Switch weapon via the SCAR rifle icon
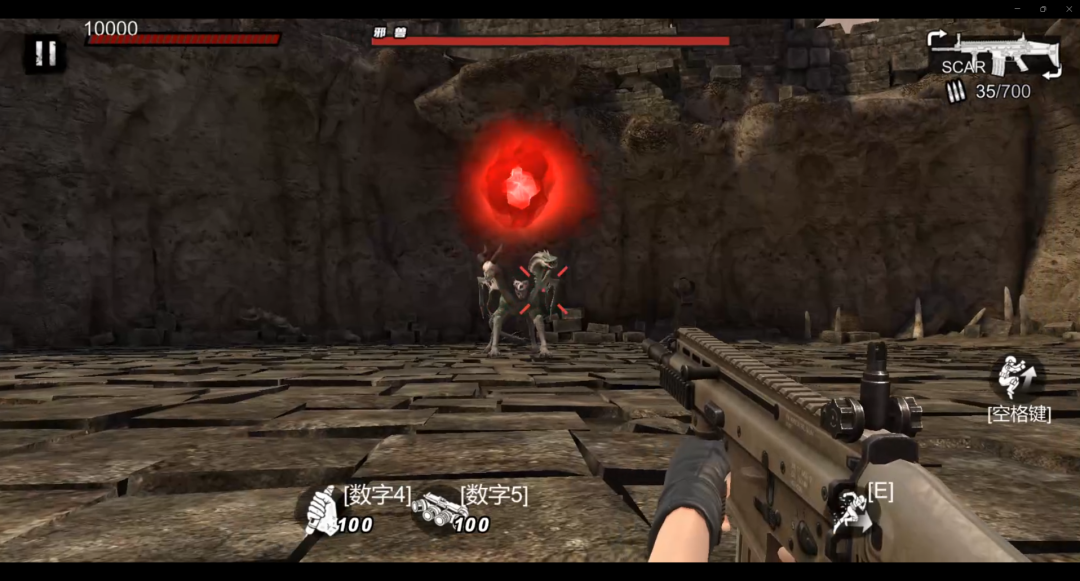1080x581 pixels. coord(995,55)
